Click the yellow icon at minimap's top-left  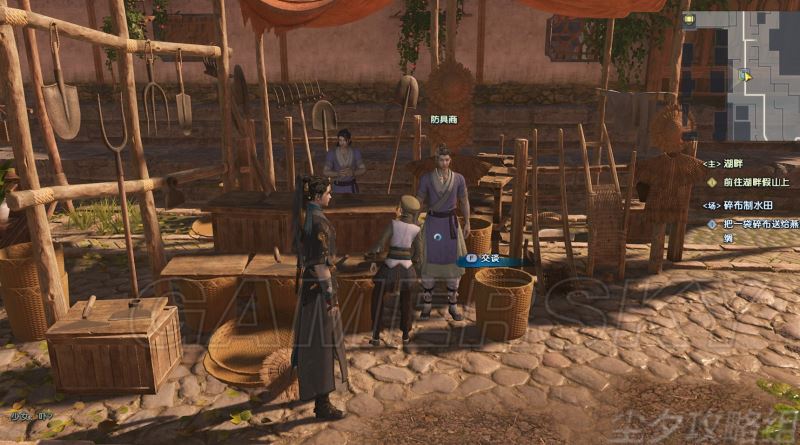click(x=690, y=19)
